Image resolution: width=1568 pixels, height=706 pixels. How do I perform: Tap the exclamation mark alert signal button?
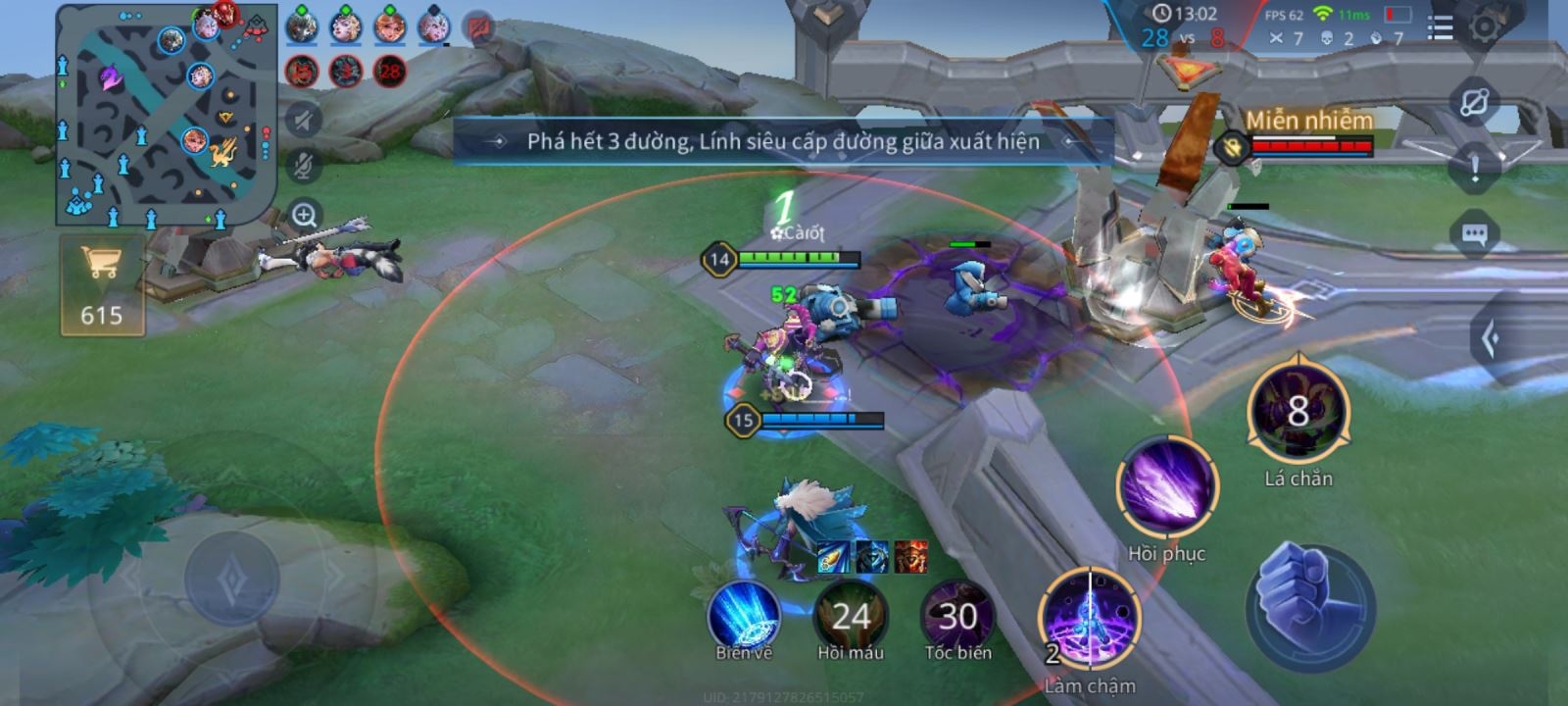point(1475,169)
